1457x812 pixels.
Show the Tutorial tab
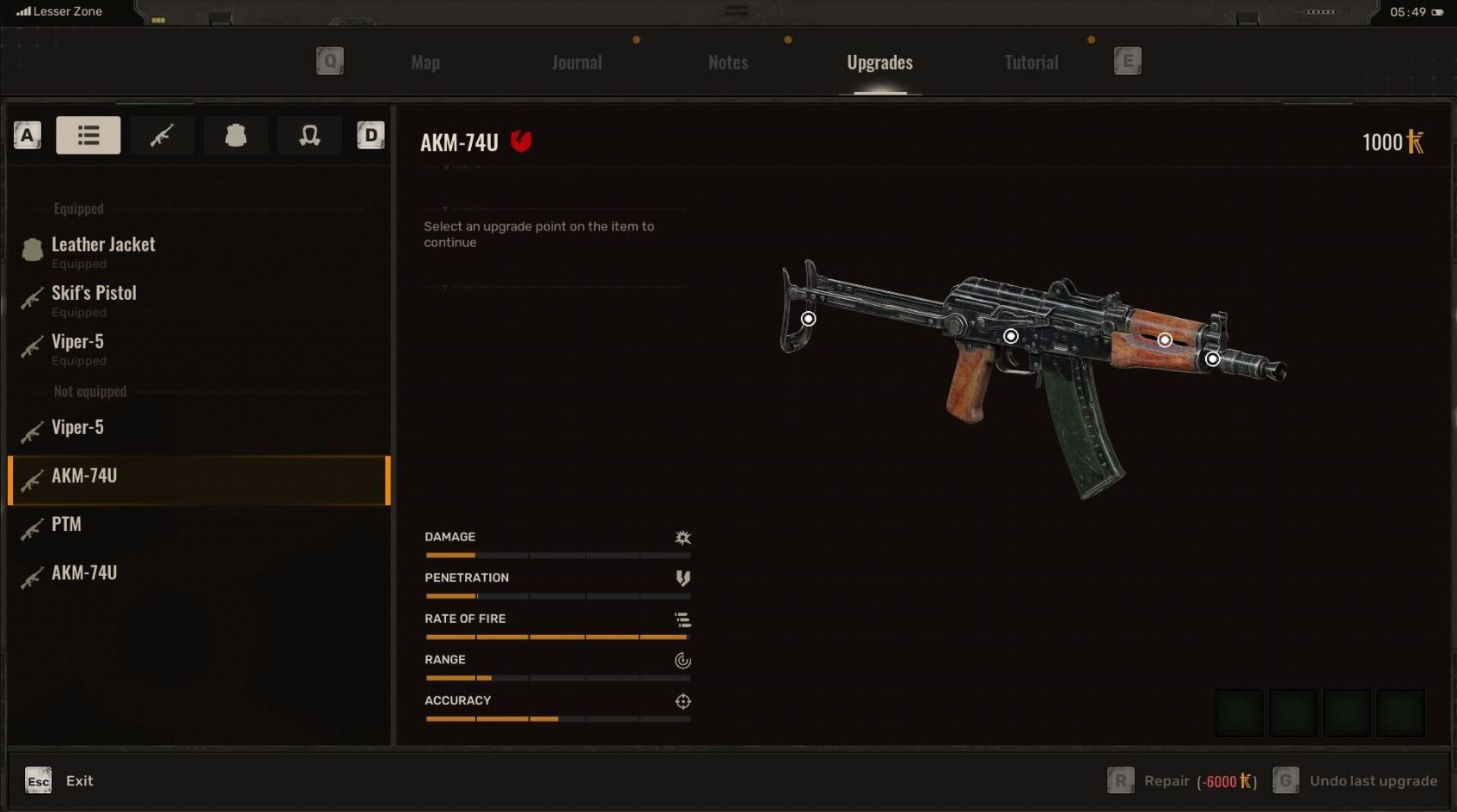(1031, 62)
